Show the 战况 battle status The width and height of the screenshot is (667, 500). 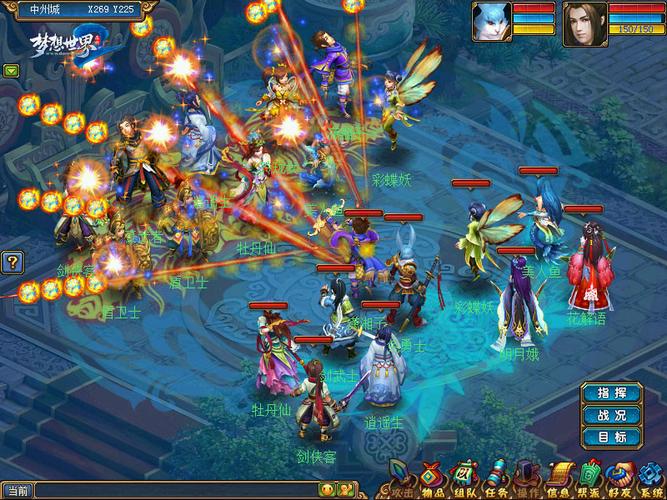[x=611, y=415]
